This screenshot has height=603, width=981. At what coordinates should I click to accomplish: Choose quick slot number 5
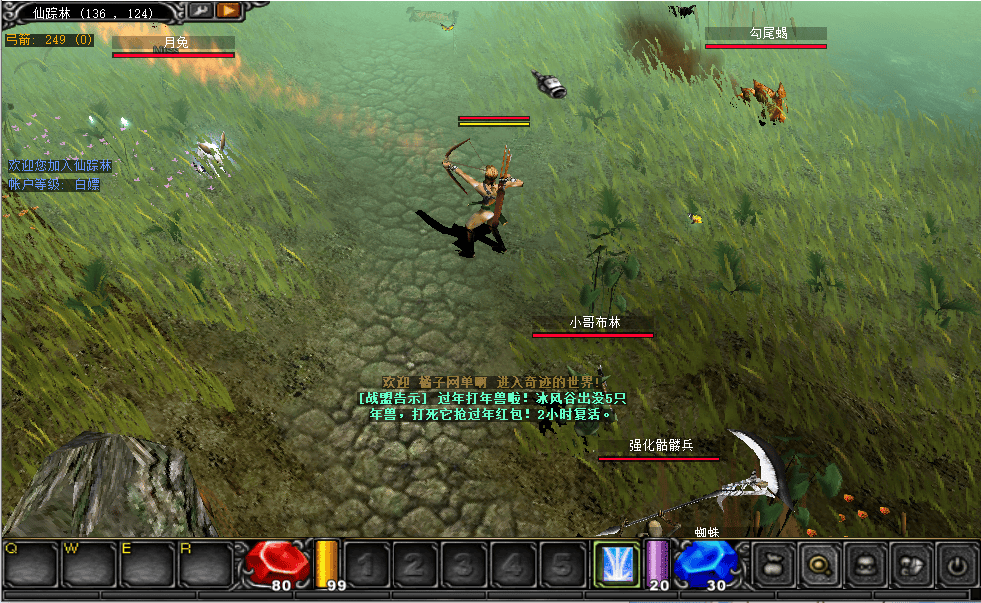564,565
